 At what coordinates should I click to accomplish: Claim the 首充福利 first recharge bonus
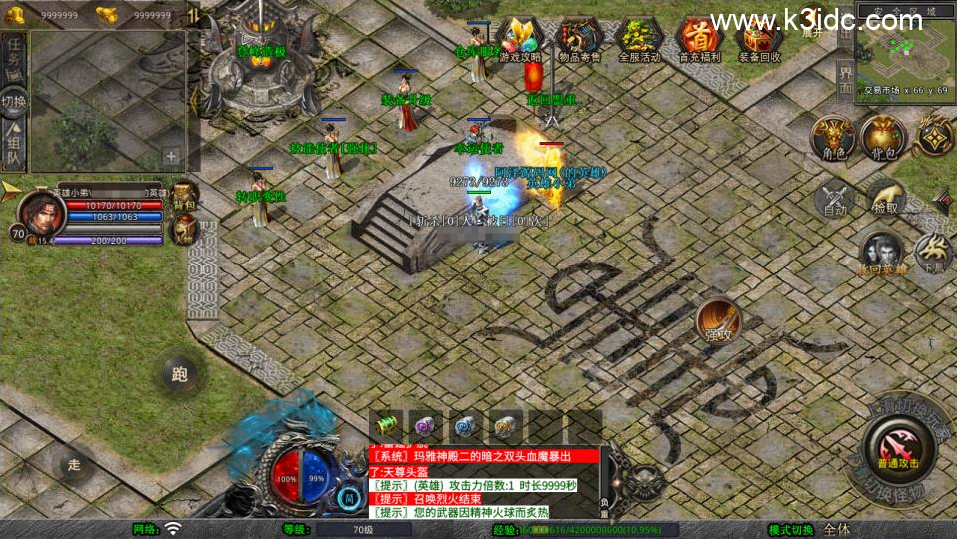click(x=699, y=40)
